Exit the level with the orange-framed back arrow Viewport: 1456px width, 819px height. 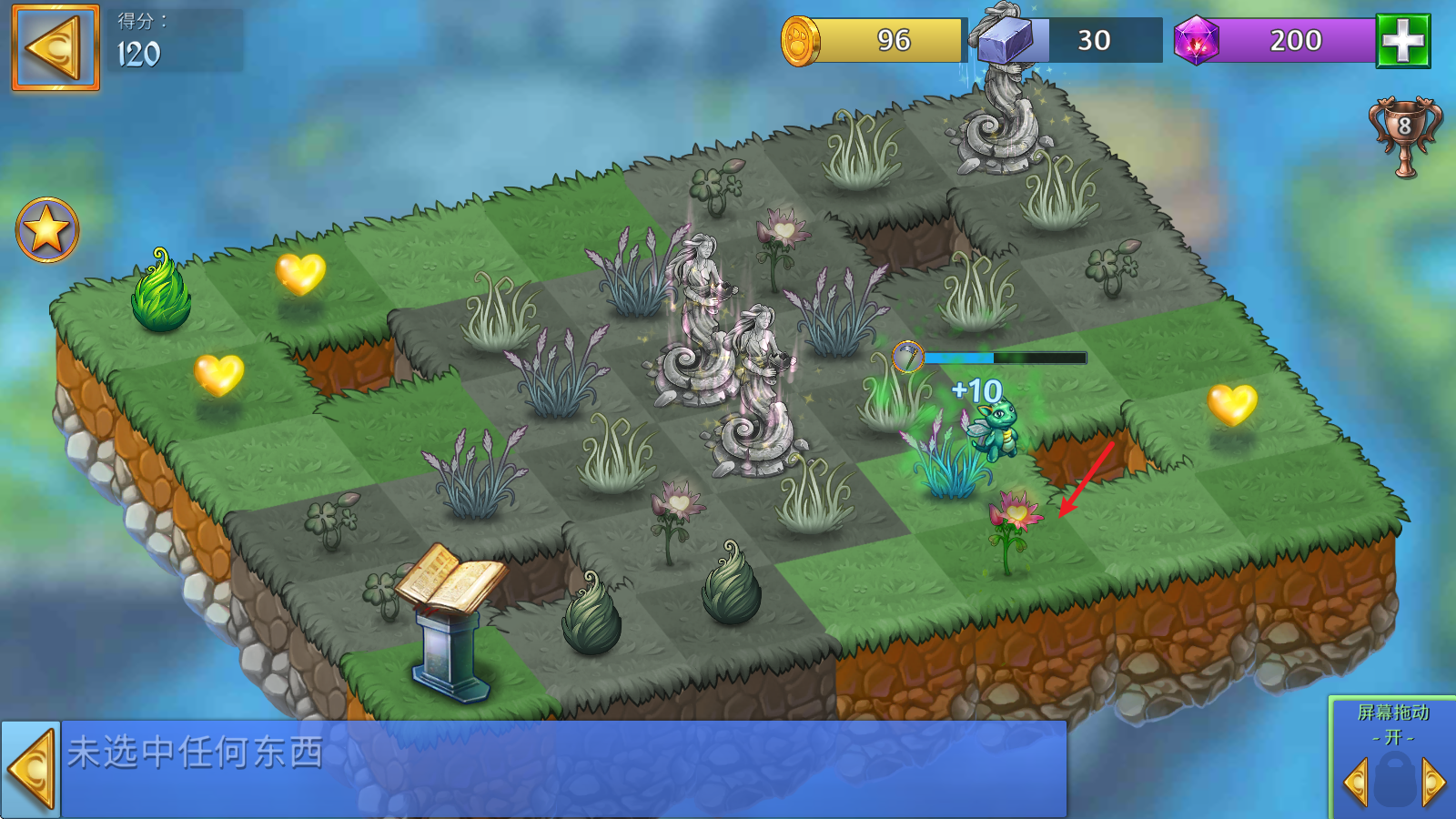tap(55, 47)
